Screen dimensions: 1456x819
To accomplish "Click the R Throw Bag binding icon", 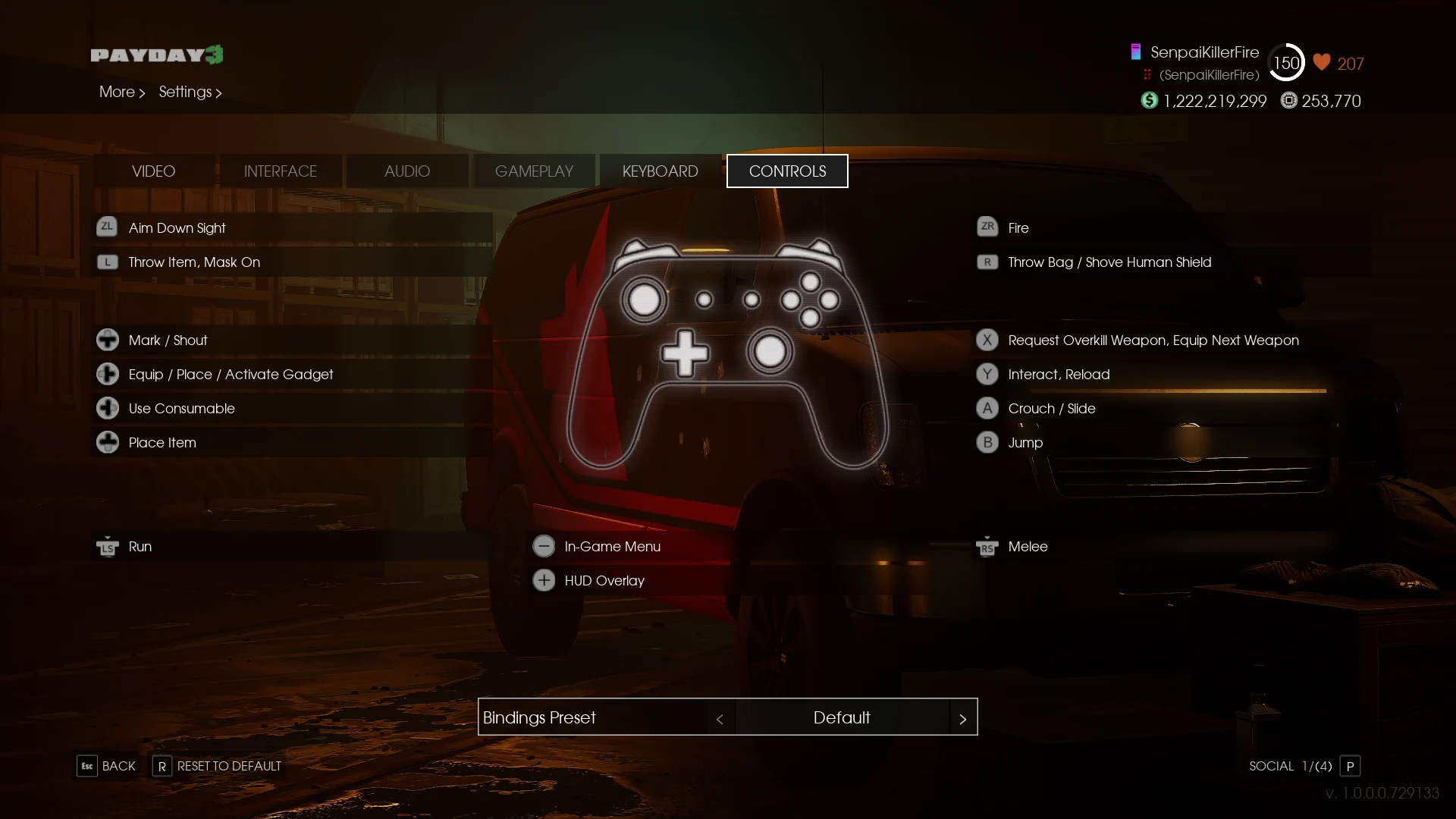I will [987, 262].
